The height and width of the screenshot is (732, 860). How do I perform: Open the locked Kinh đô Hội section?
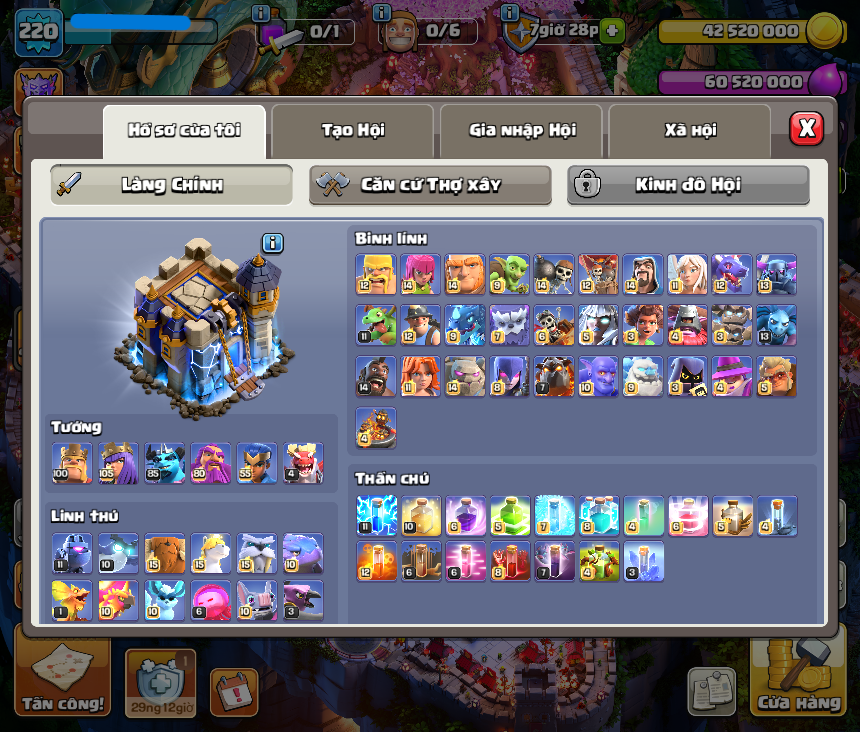pyautogui.click(x=688, y=185)
